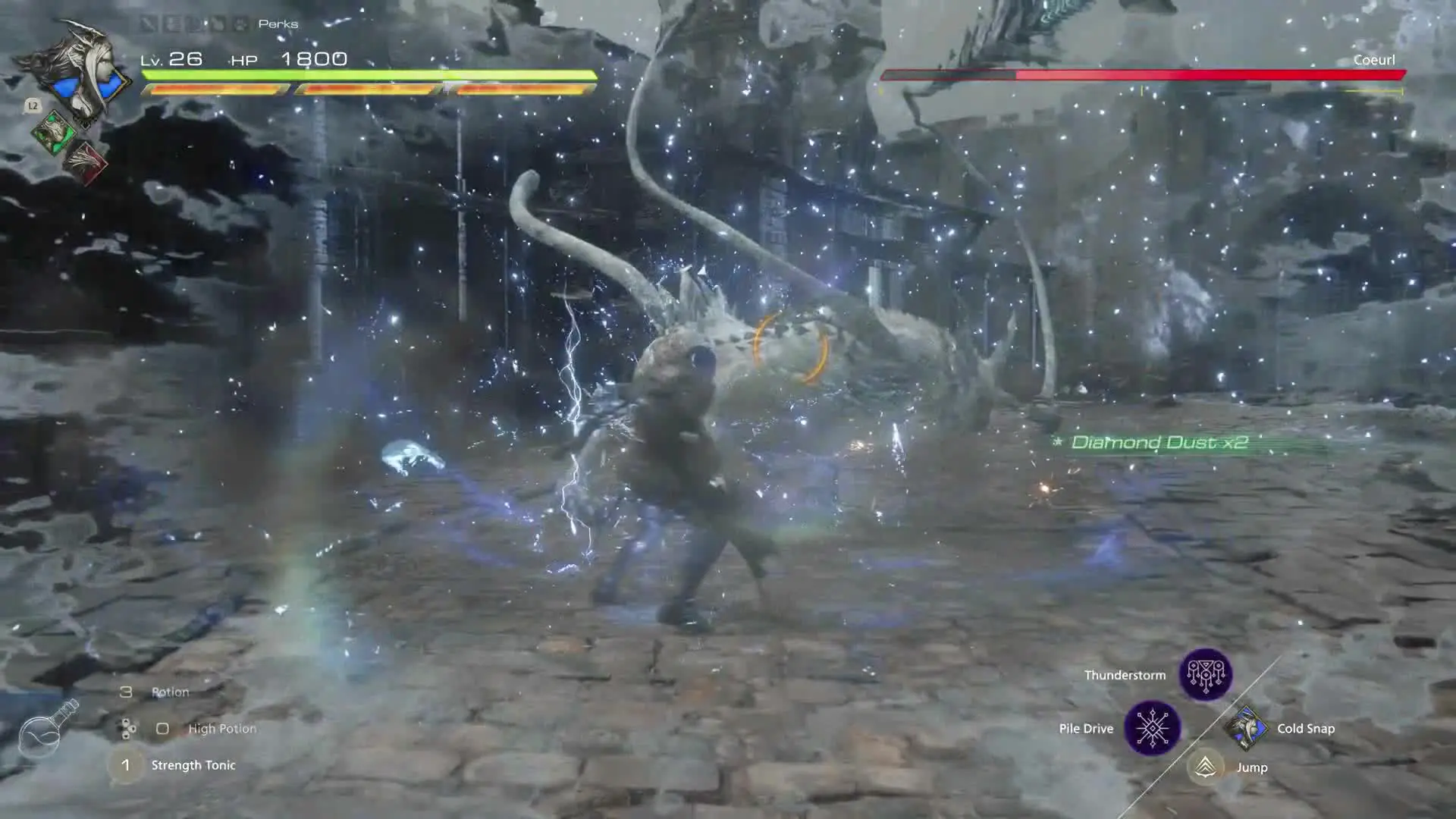The height and width of the screenshot is (819, 1456).
Task: Select the Jump action icon
Action: 1205,767
